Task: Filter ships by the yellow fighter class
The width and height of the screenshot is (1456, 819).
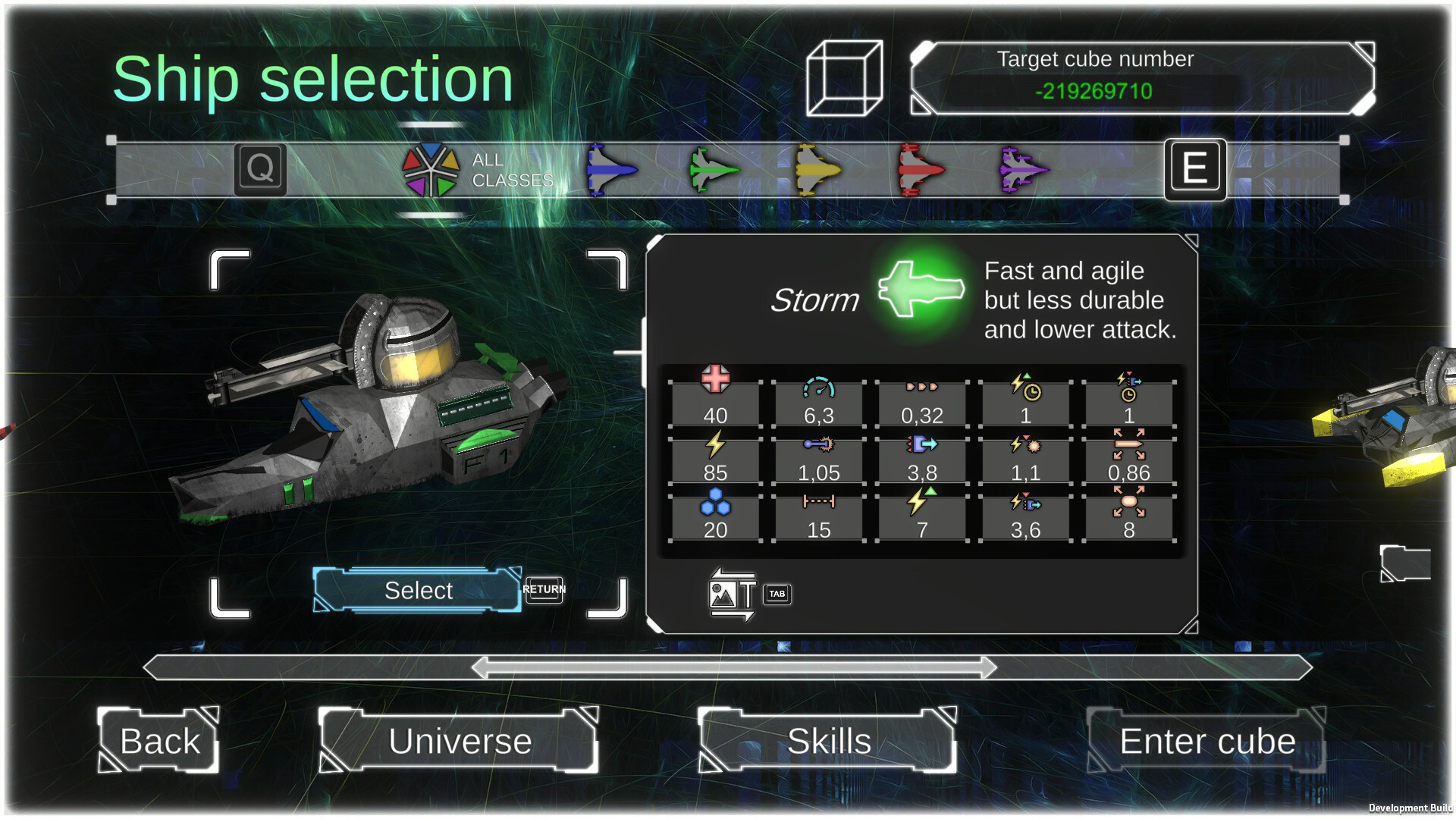Action: pyautogui.click(x=817, y=170)
